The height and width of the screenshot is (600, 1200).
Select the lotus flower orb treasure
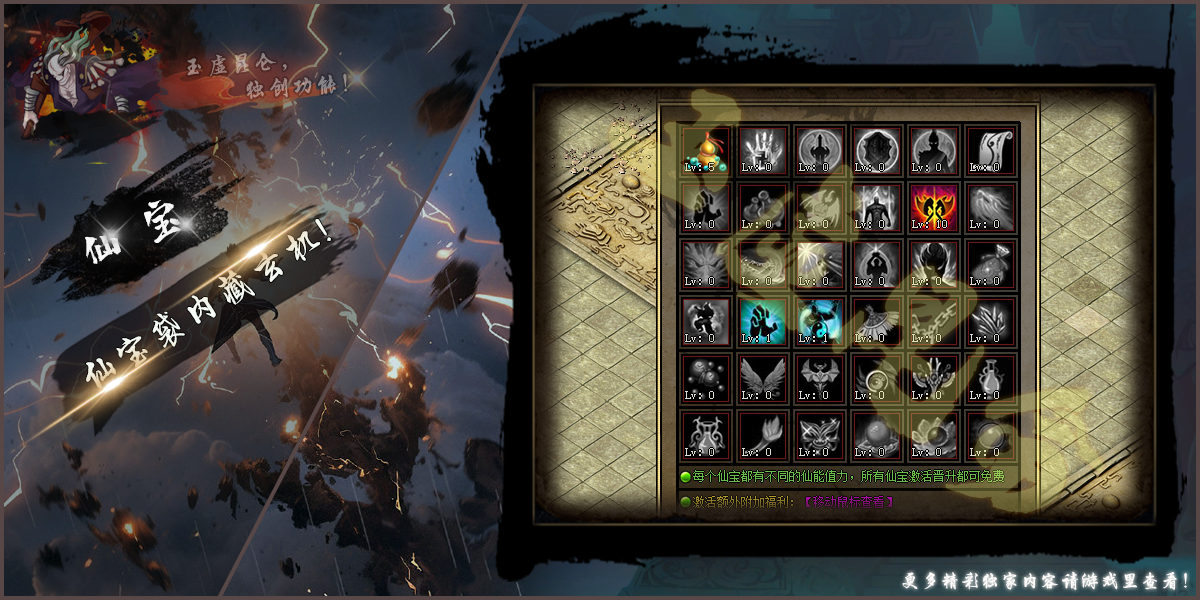point(934,436)
